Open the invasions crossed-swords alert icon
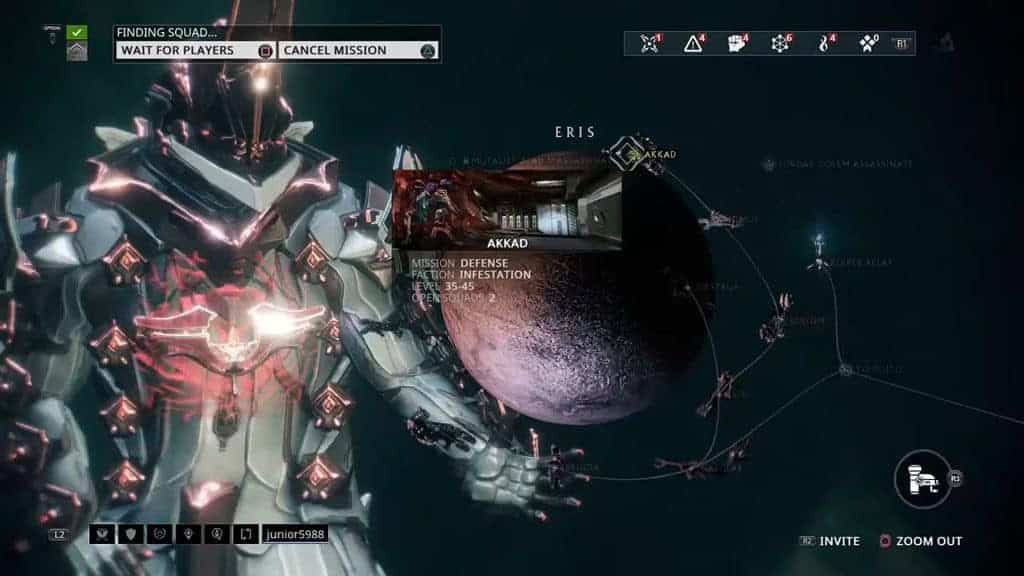Viewport: 1024px width, 576px height. [x=651, y=43]
